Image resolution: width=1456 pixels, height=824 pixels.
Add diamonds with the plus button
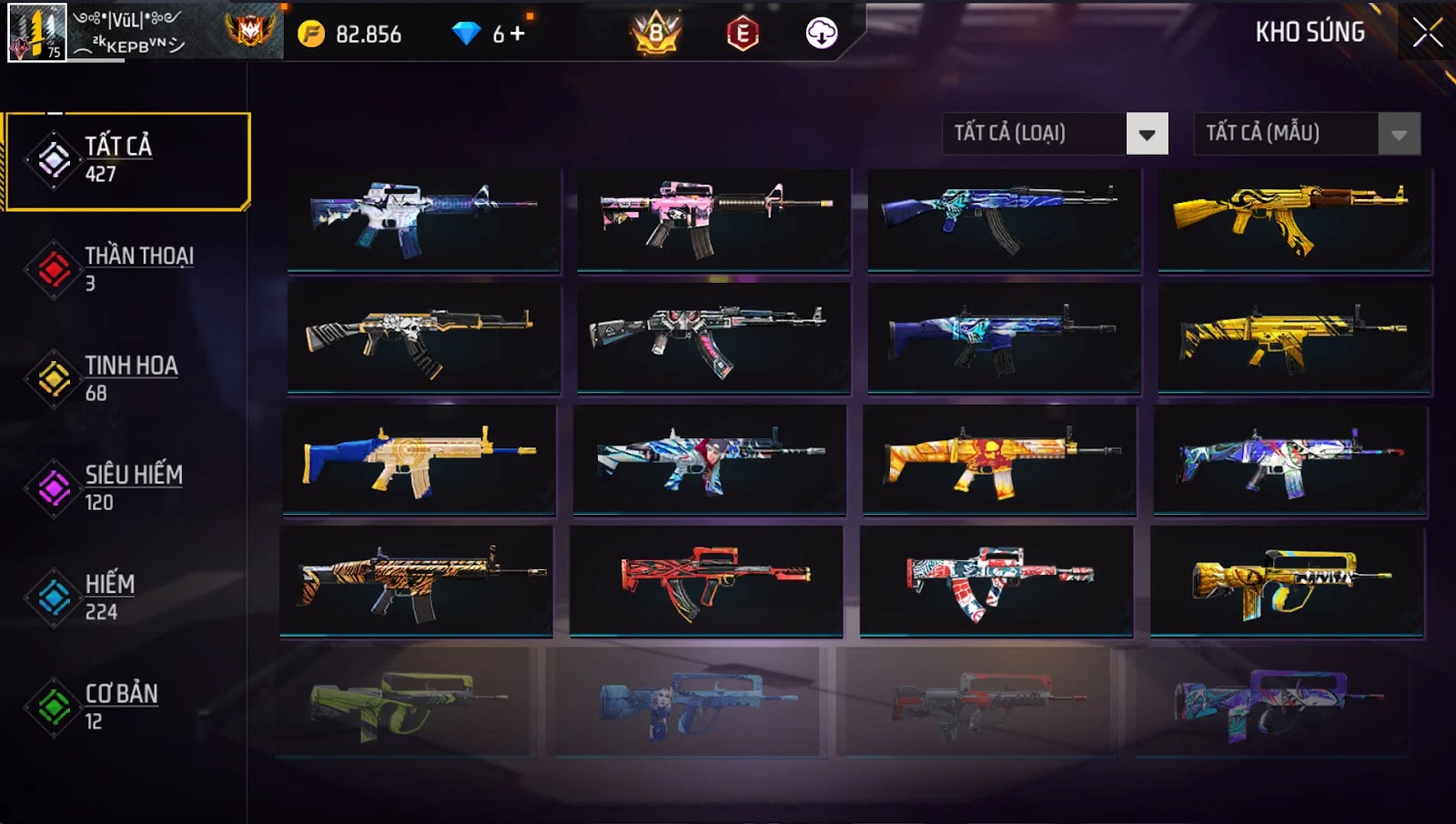[x=518, y=34]
